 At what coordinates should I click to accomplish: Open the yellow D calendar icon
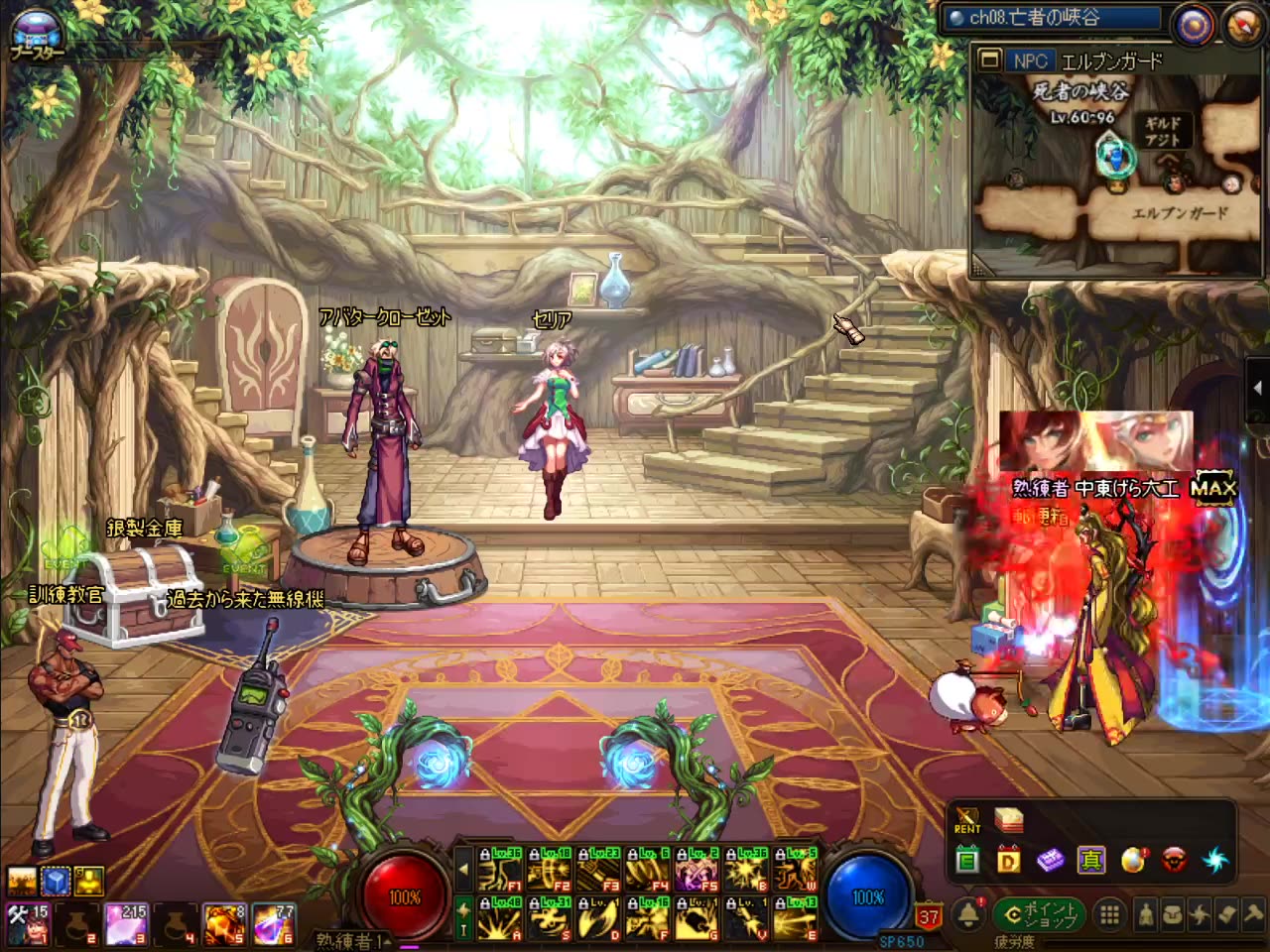point(1009,861)
